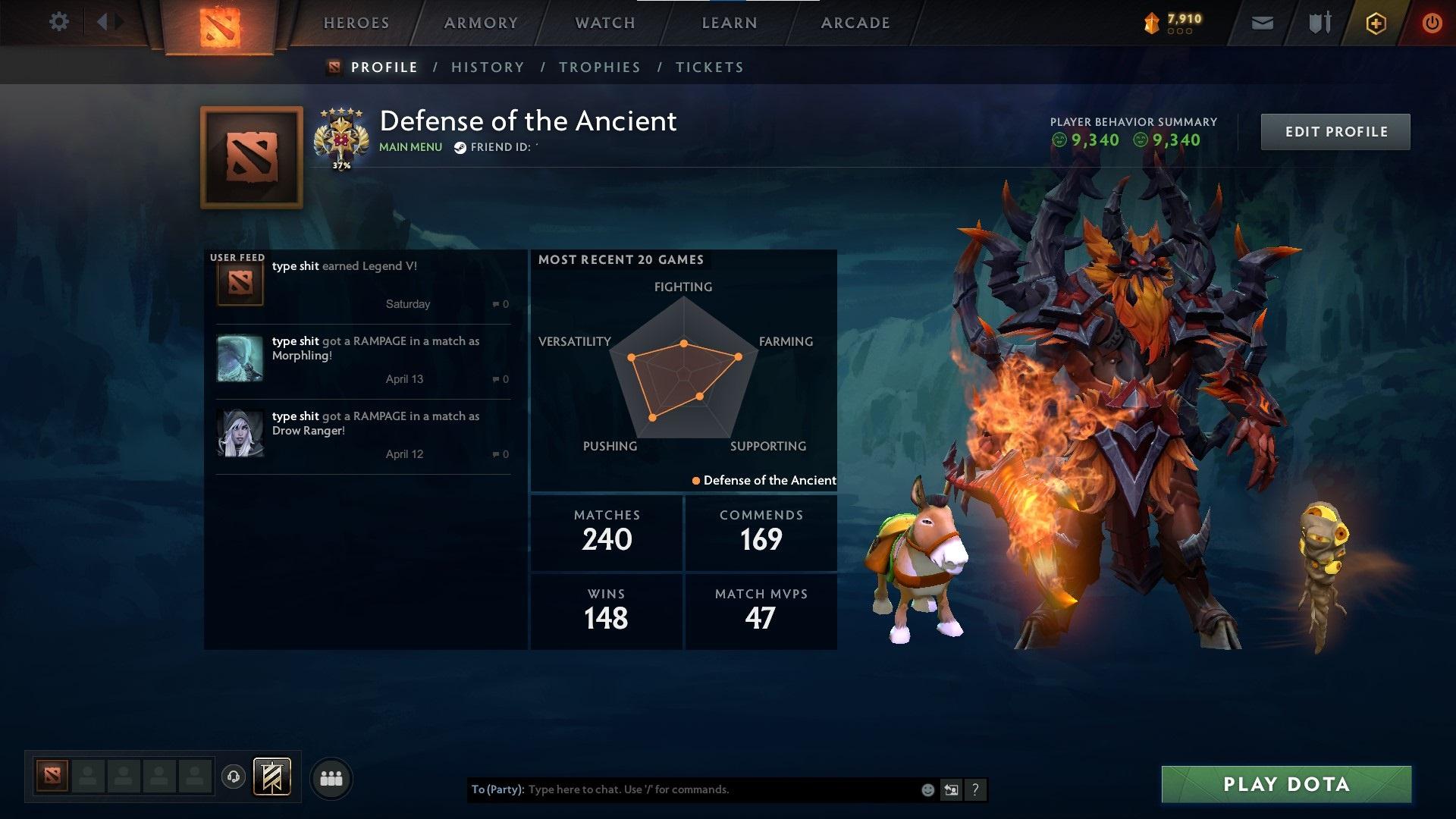This screenshot has height=819, width=1456.
Task: Select WATCH from the top menu
Action: coord(604,23)
